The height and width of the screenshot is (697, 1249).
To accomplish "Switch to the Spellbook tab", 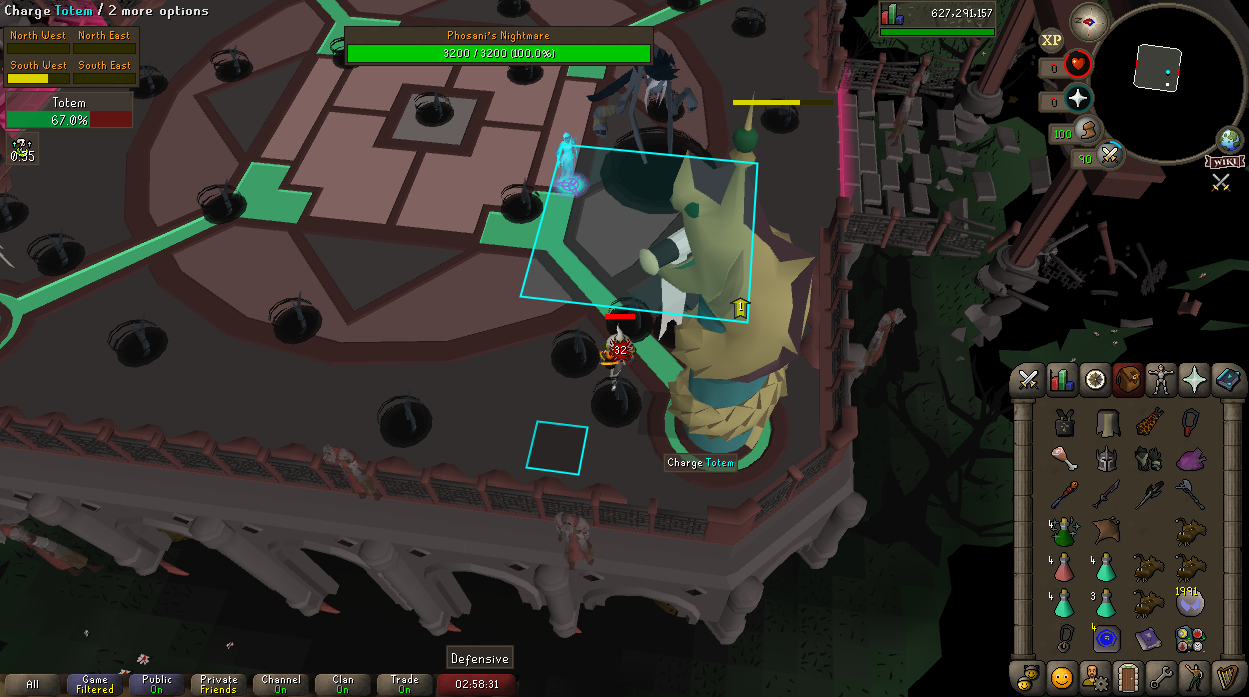I will tap(1228, 380).
